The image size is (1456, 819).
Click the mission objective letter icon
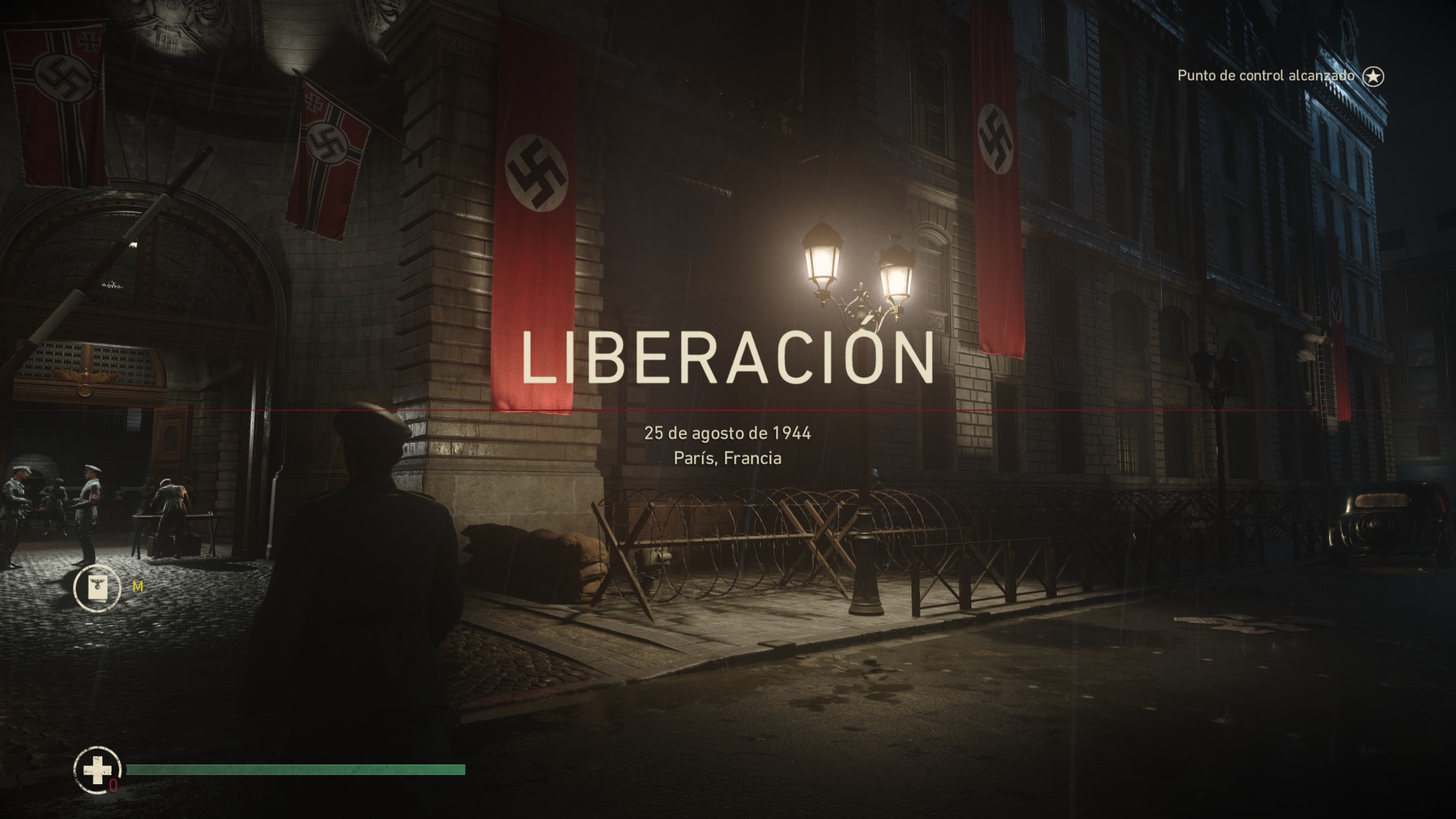tap(97, 587)
